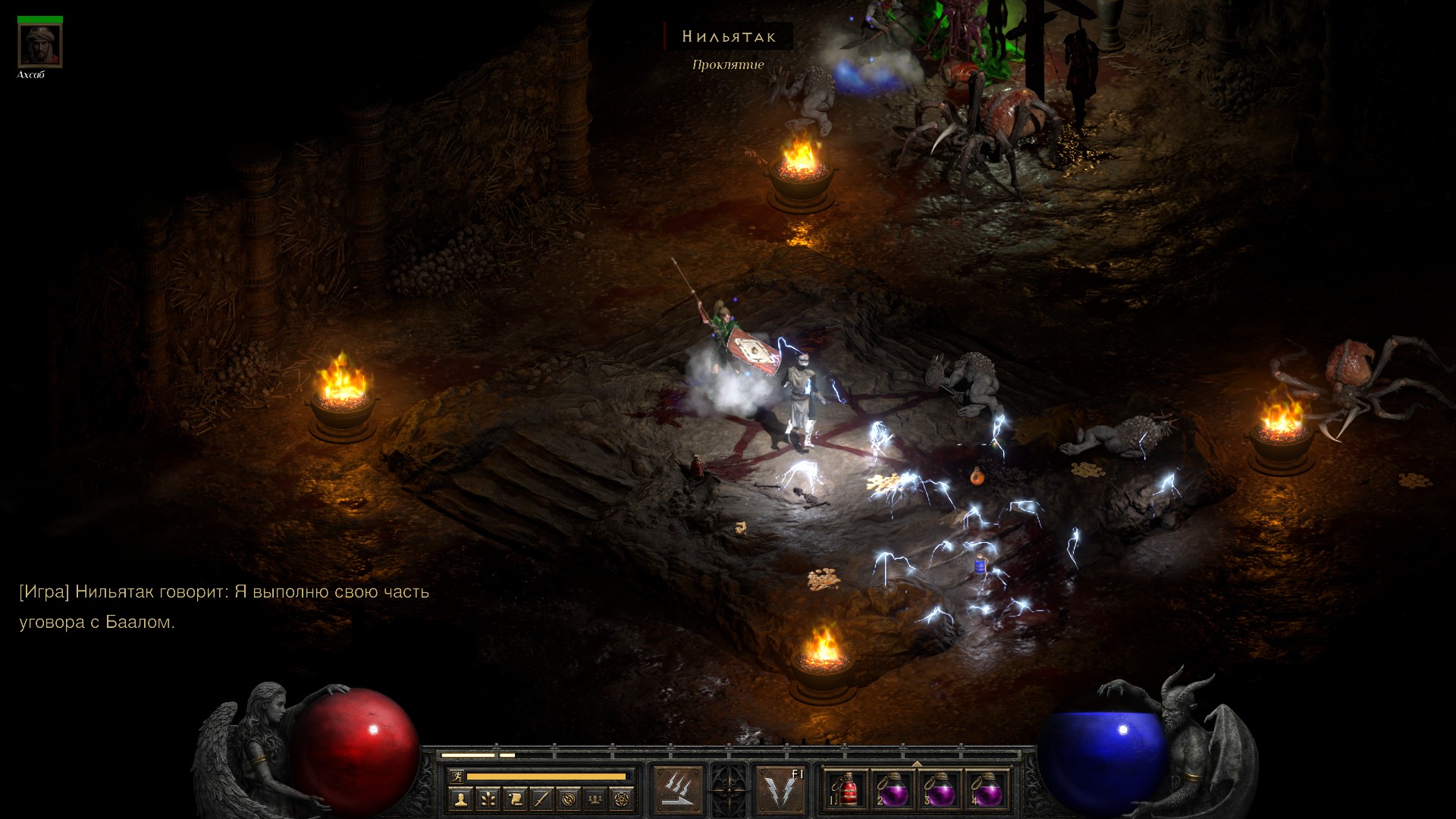Use the red potion in belt slot 1
1456x819 pixels.
tap(846, 791)
